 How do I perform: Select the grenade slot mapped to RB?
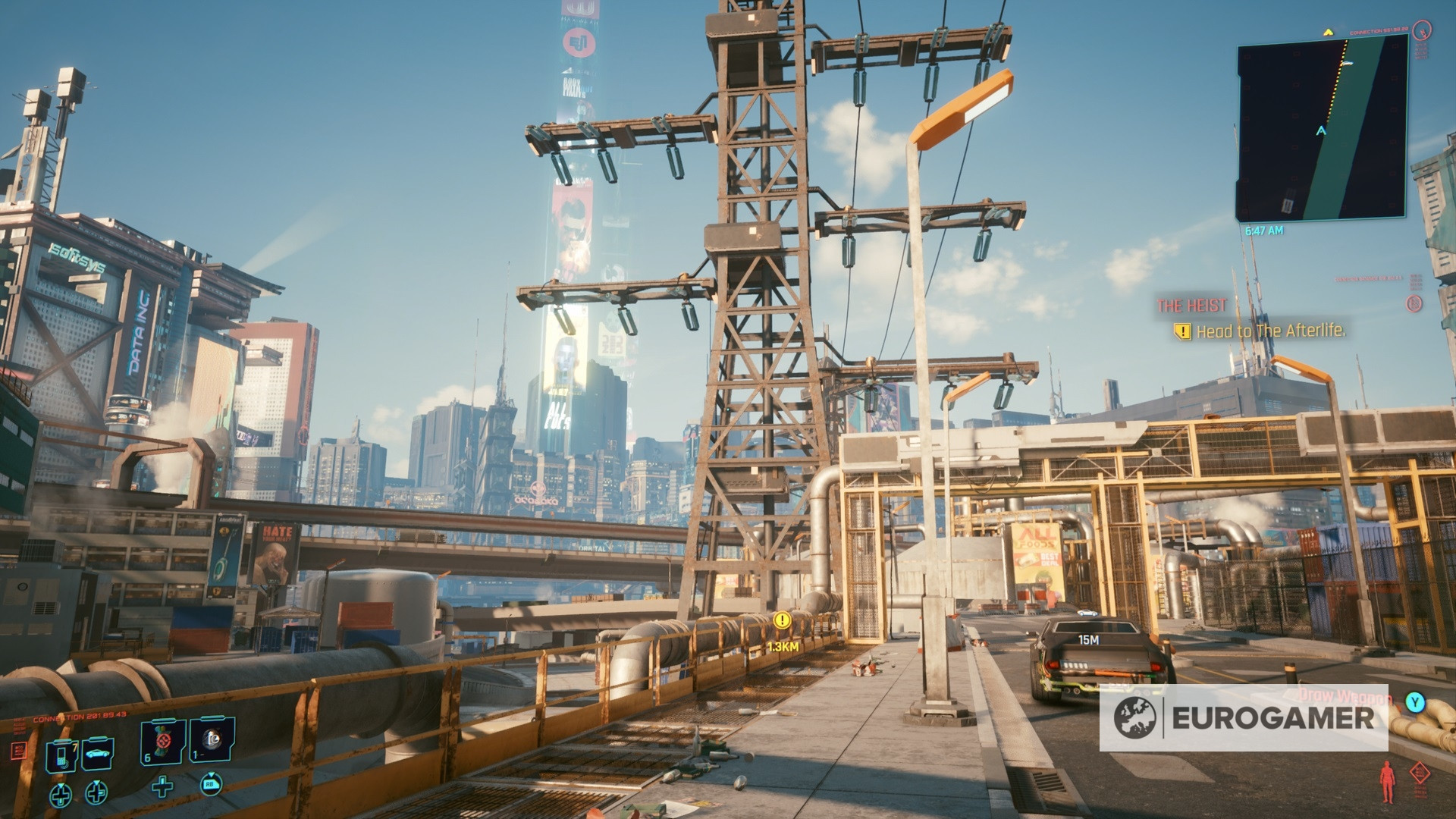point(212,739)
